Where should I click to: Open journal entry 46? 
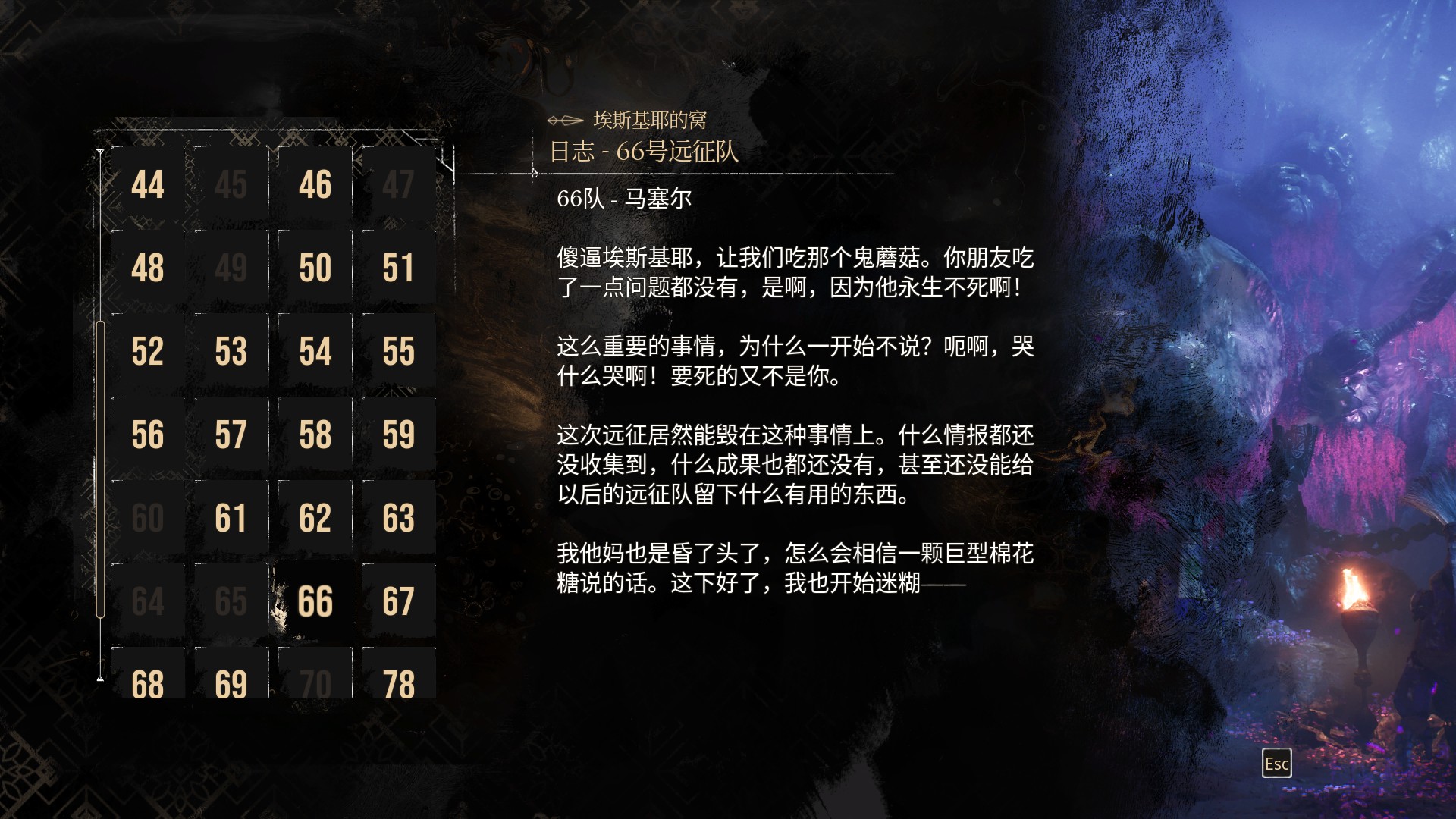315,184
